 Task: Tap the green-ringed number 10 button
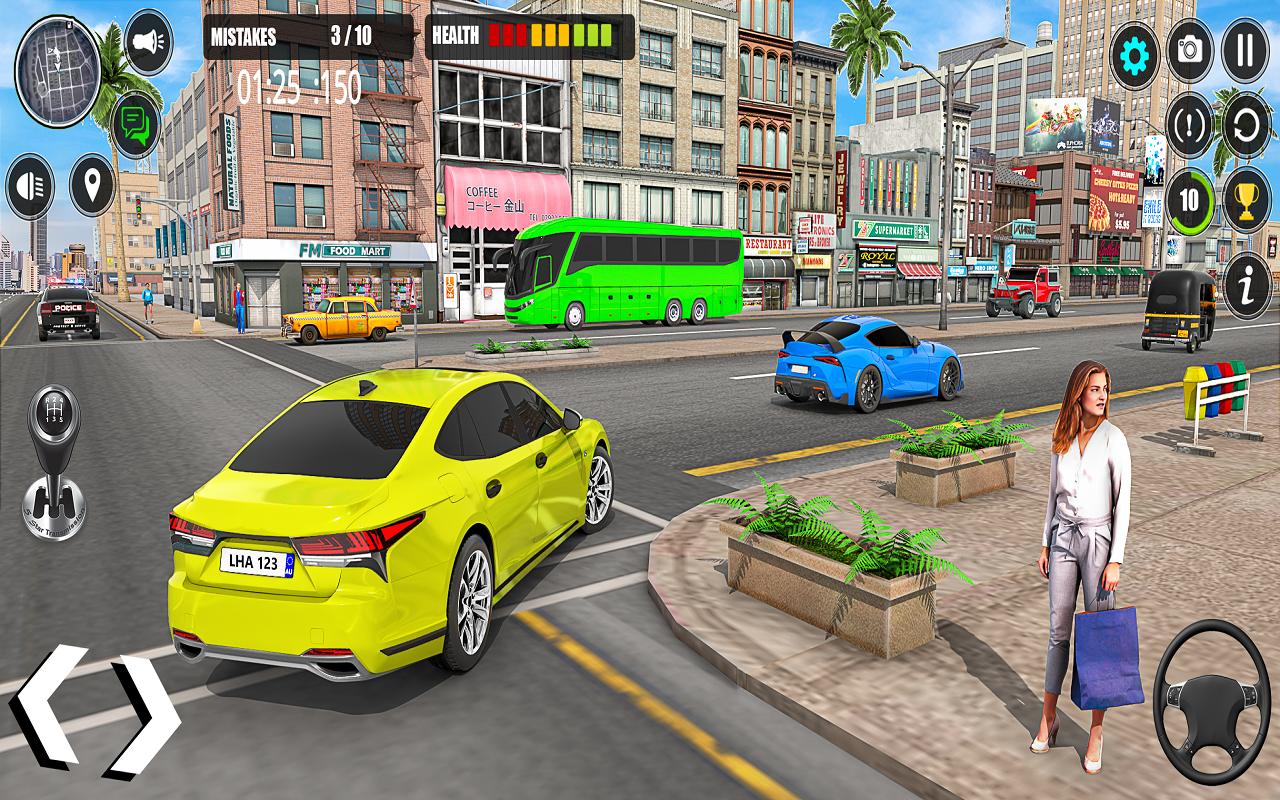[x=1190, y=200]
